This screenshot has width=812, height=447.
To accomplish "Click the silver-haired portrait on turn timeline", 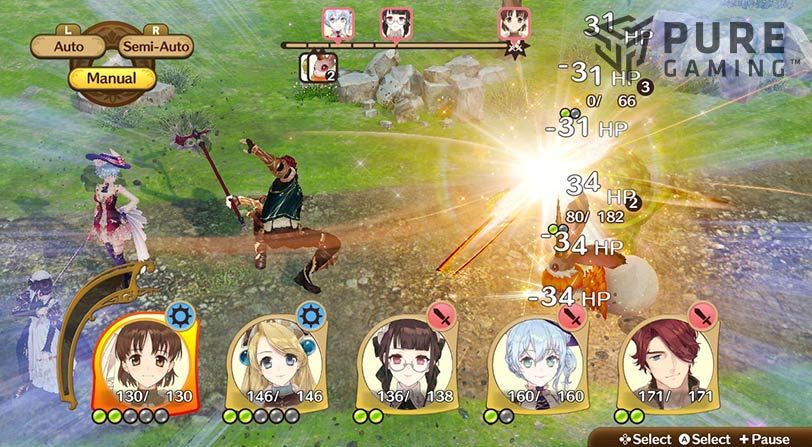I will click(336, 23).
